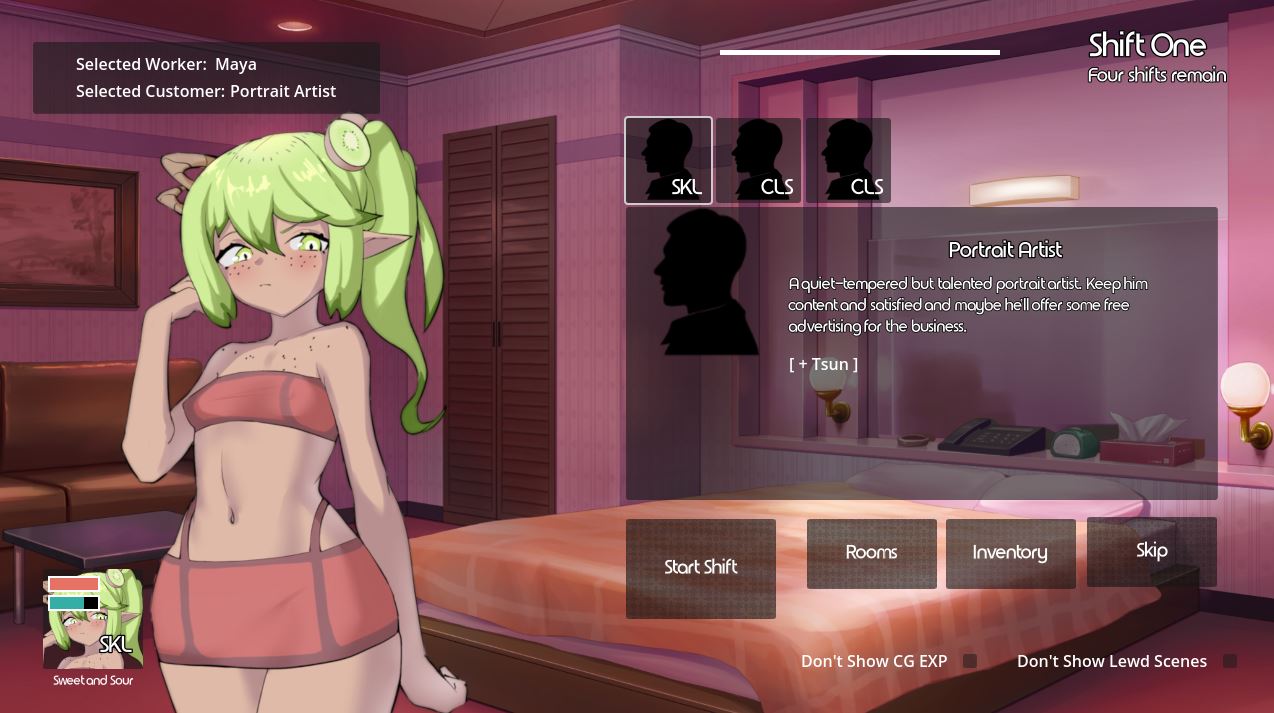The image size is (1274, 713).
Task: Open the Inventory
Action: coord(1010,553)
